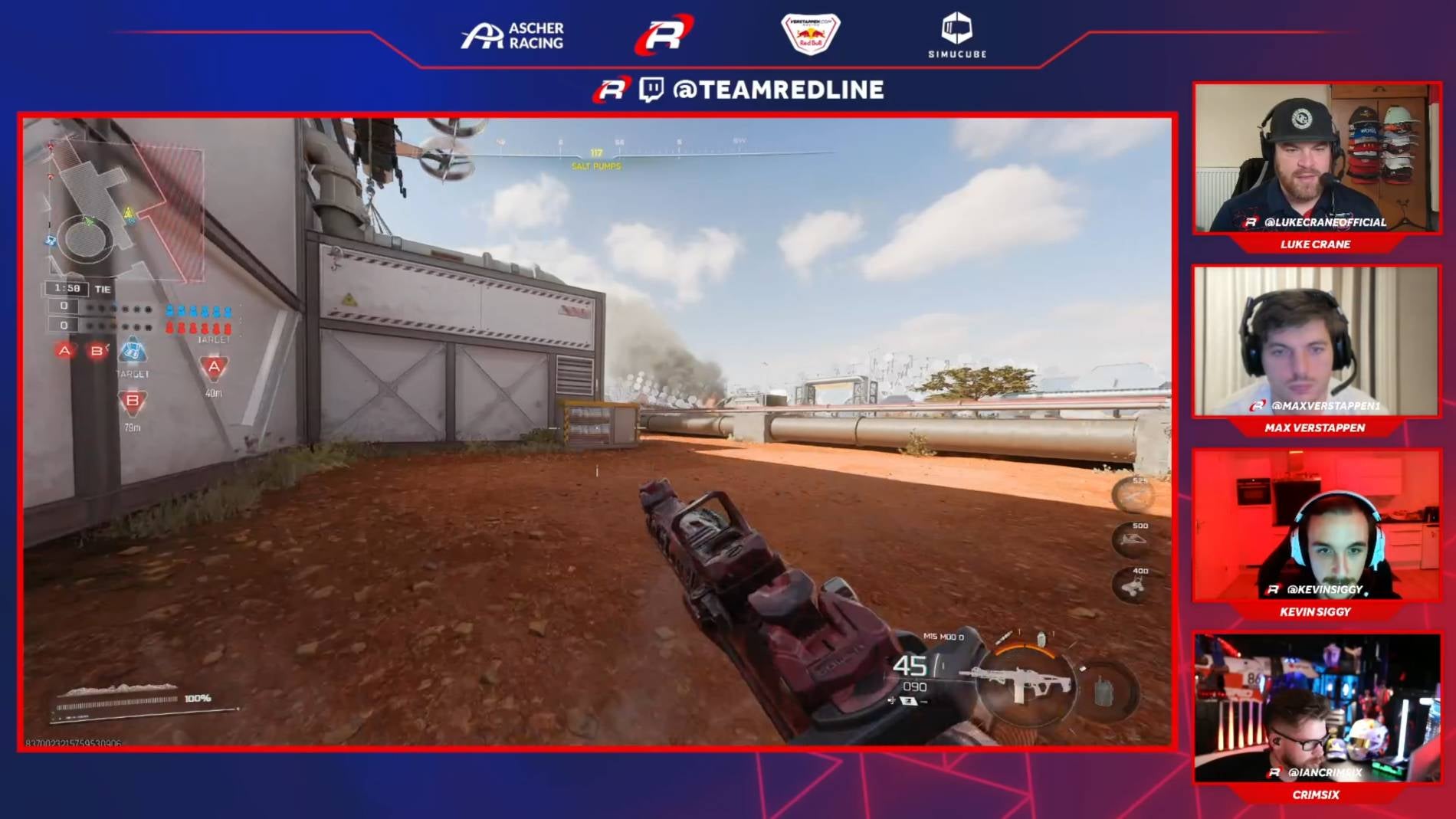Click the target A marker showing 40m
This screenshot has width=1456, height=819.
pyautogui.click(x=214, y=369)
